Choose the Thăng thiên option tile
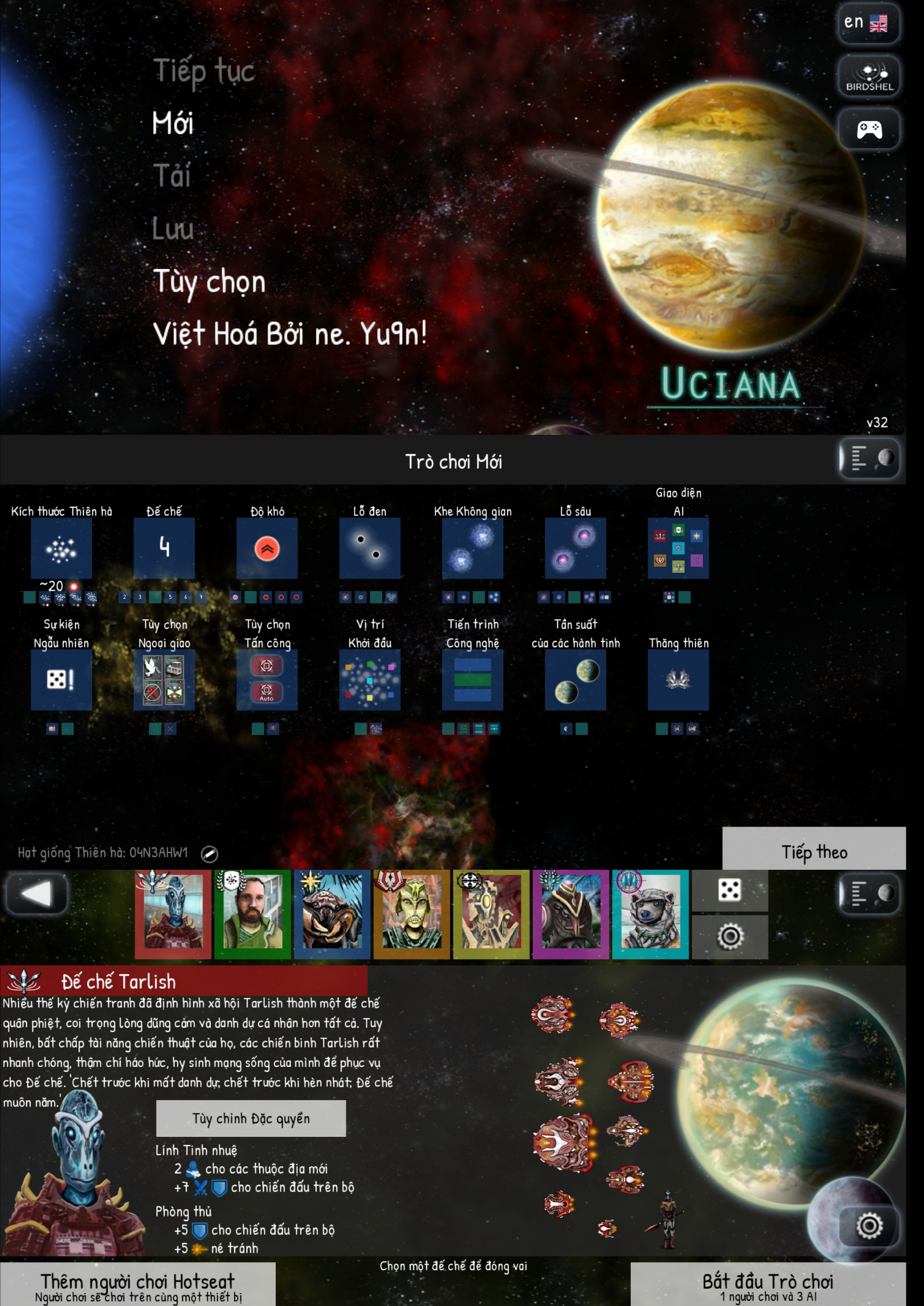924x1306 pixels. tap(678, 679)
